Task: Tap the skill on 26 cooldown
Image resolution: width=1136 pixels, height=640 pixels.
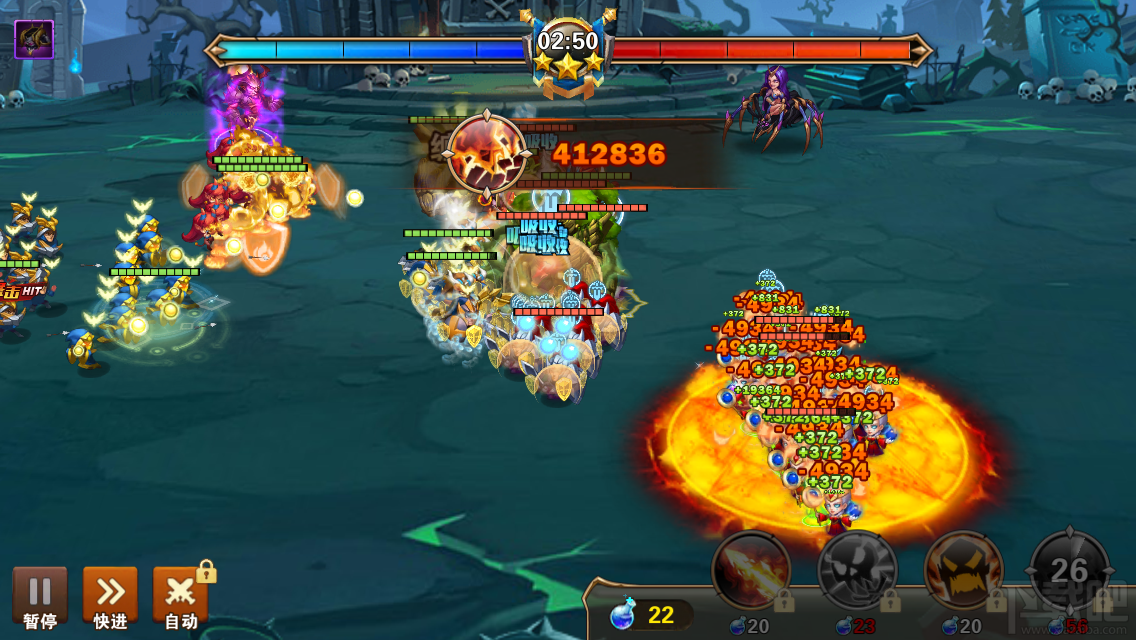Action: [1069, 570]
